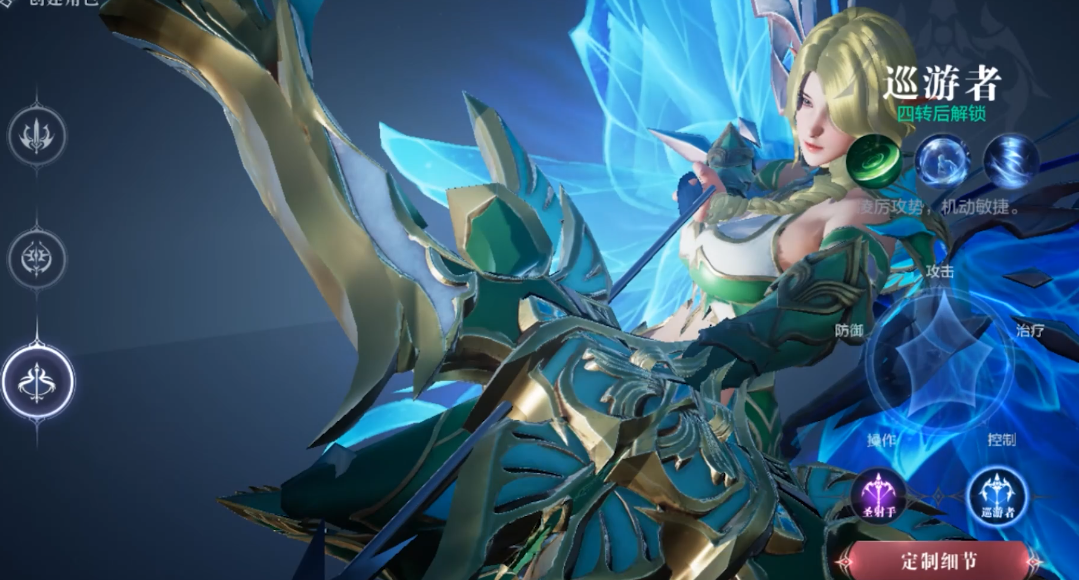This screenshot has width=1079, height=580.
Task: Select the purple 圣射手 class branch
Action: 878,494
